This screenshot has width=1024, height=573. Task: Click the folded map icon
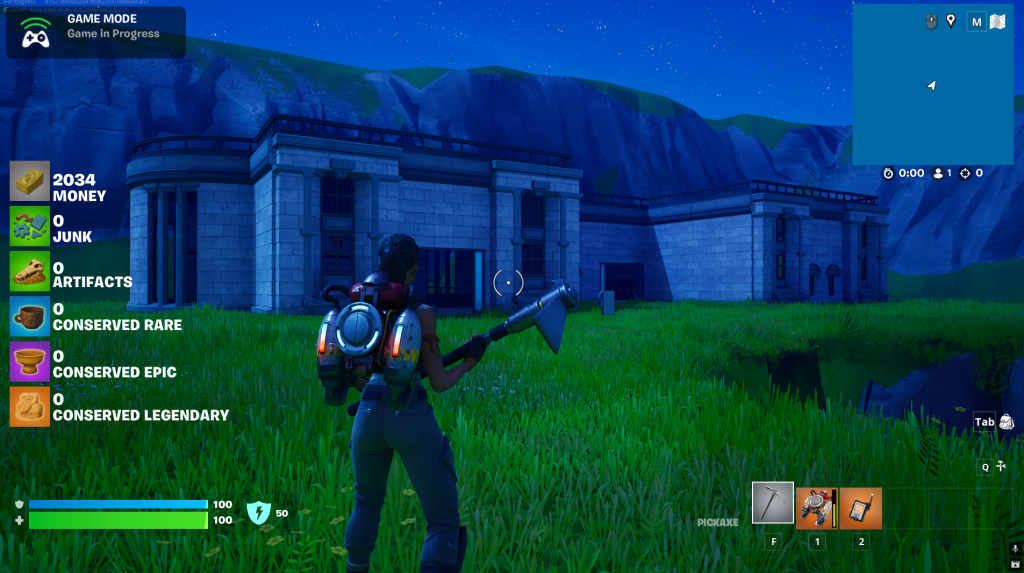(997, 21)
